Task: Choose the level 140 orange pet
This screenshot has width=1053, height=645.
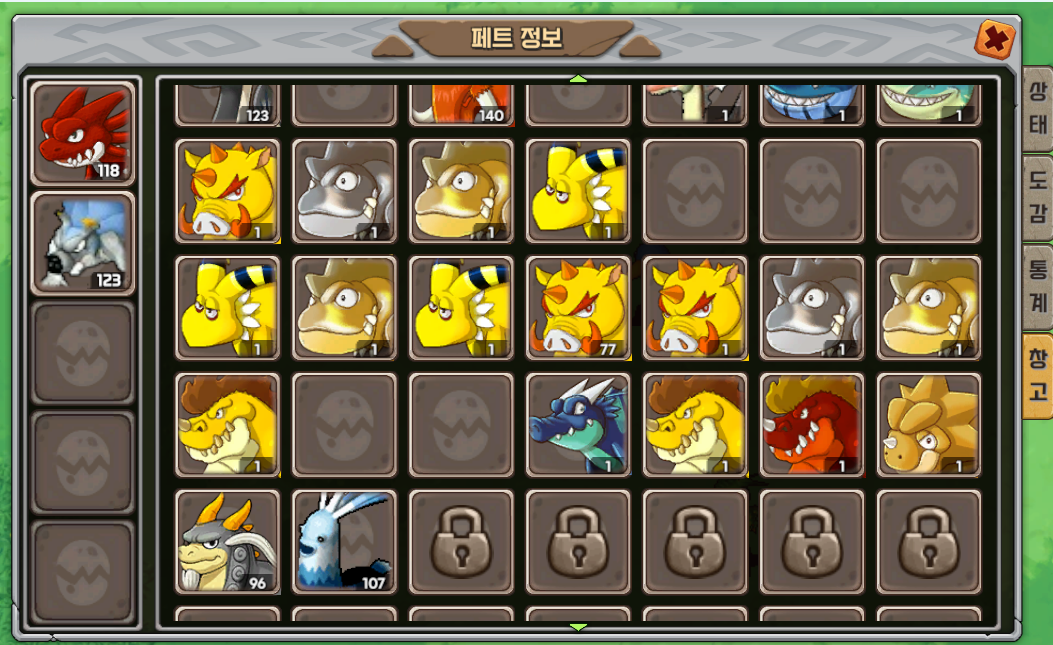Action: (x=461, y=104)
